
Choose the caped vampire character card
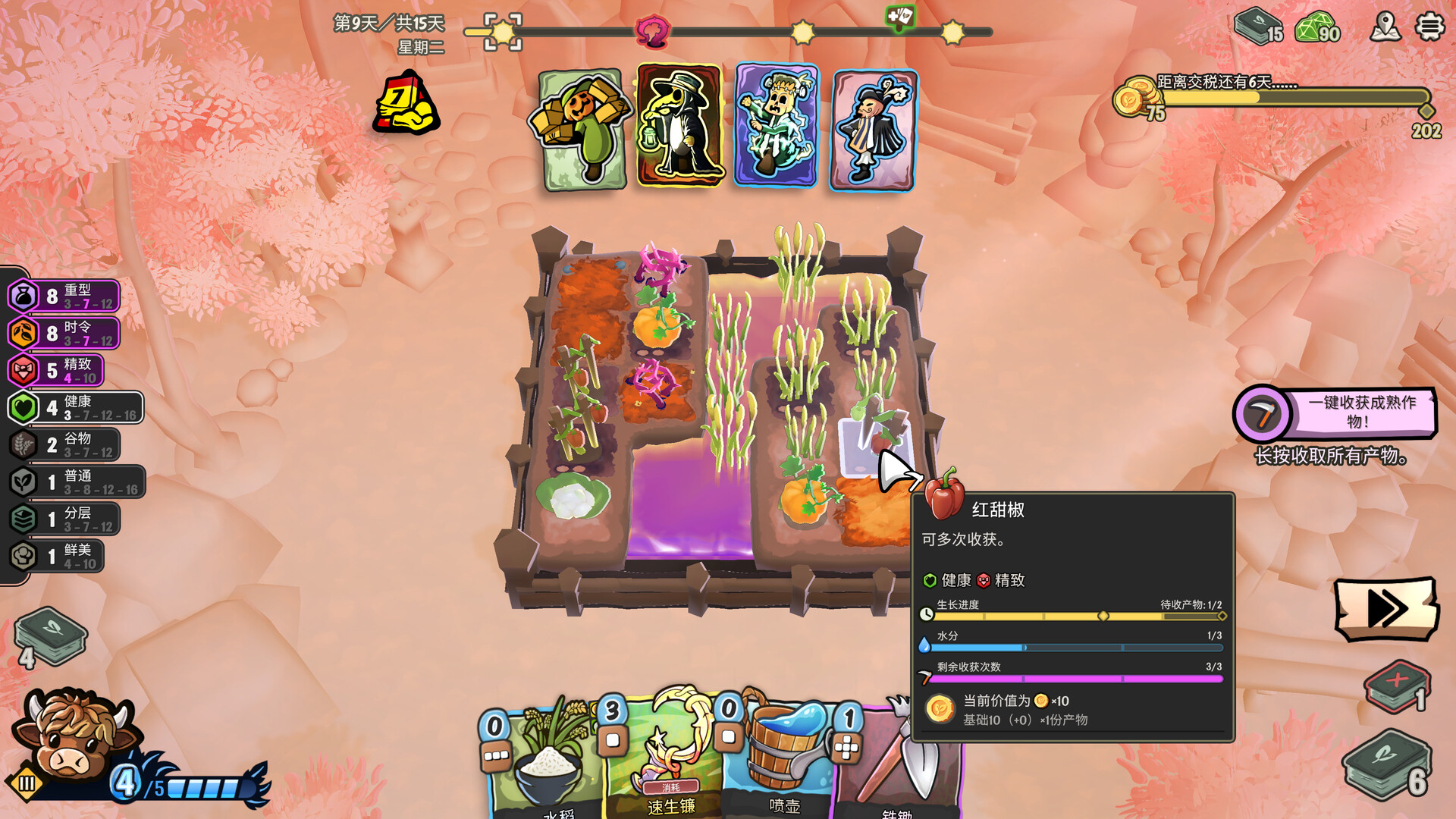[874, 130]
